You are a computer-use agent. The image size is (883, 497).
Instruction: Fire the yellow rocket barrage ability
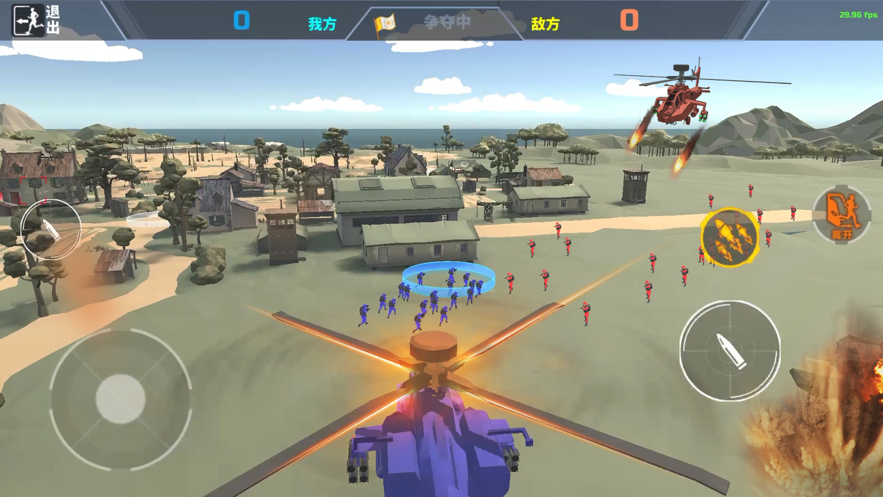pos(729,238)
